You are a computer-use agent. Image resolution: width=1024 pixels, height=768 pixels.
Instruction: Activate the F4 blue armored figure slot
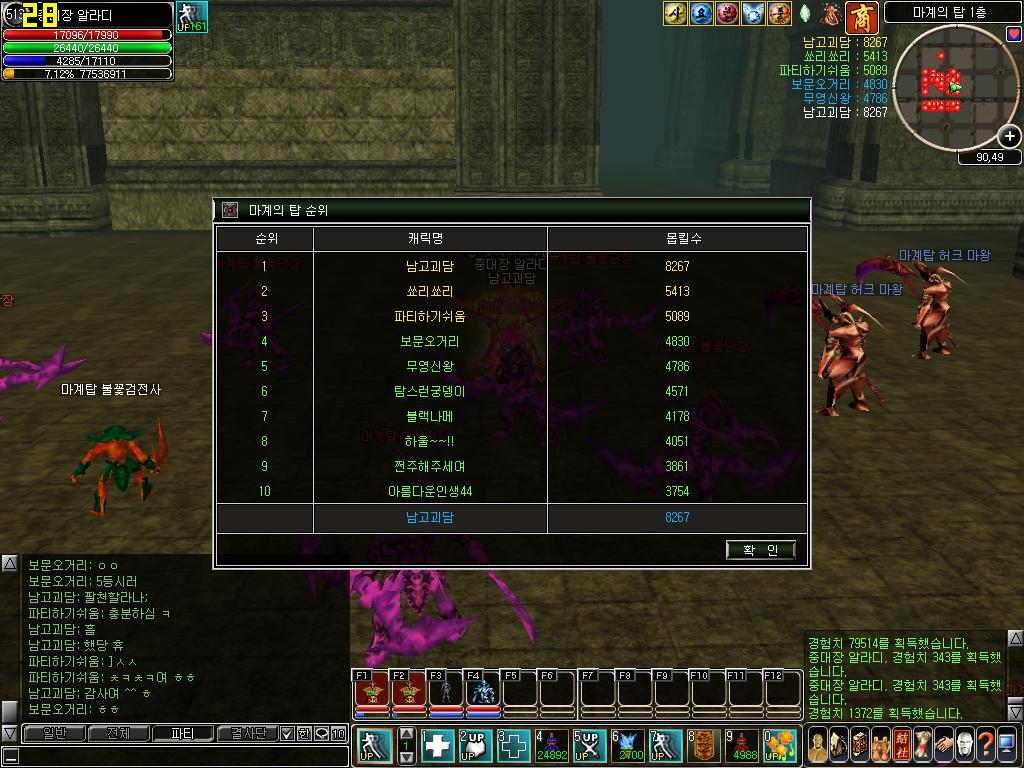[482, 692]
